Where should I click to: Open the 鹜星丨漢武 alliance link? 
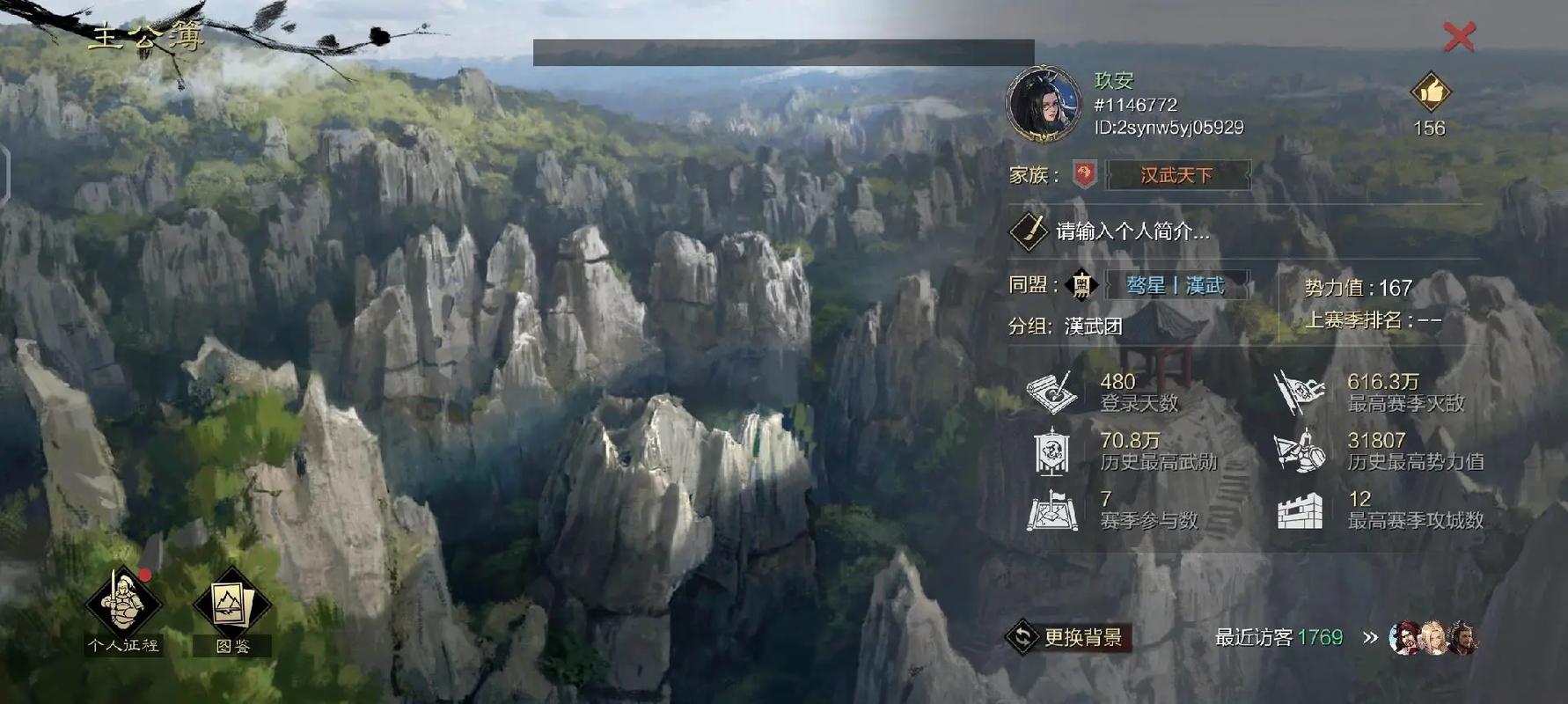coord(1175,285)
